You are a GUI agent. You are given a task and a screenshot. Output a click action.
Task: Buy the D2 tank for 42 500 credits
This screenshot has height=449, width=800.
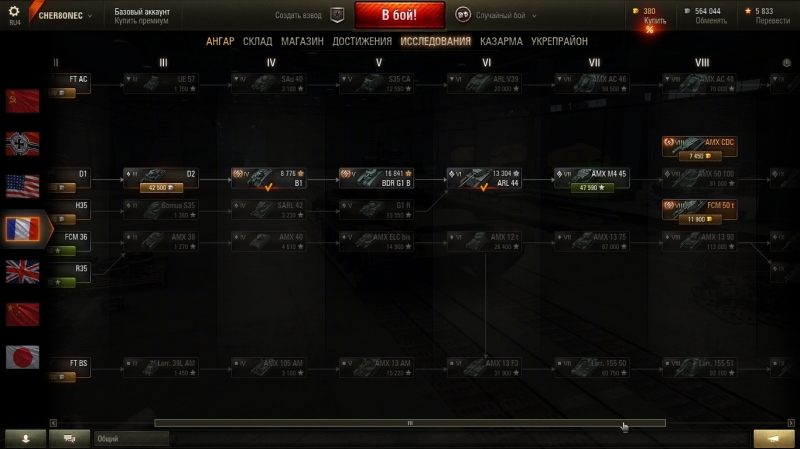click(x=160, y=187)
